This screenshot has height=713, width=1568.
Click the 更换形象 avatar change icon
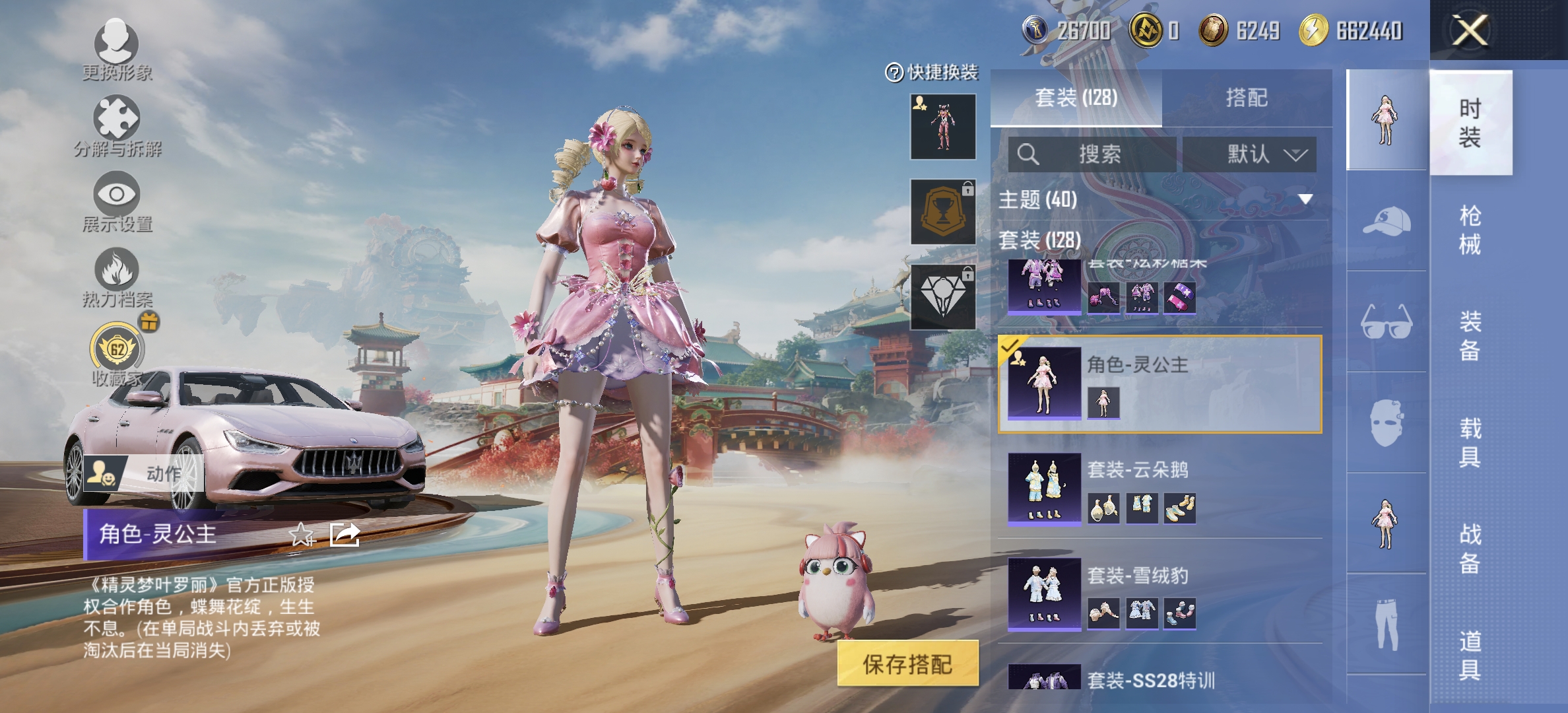[x=115, y=41]
